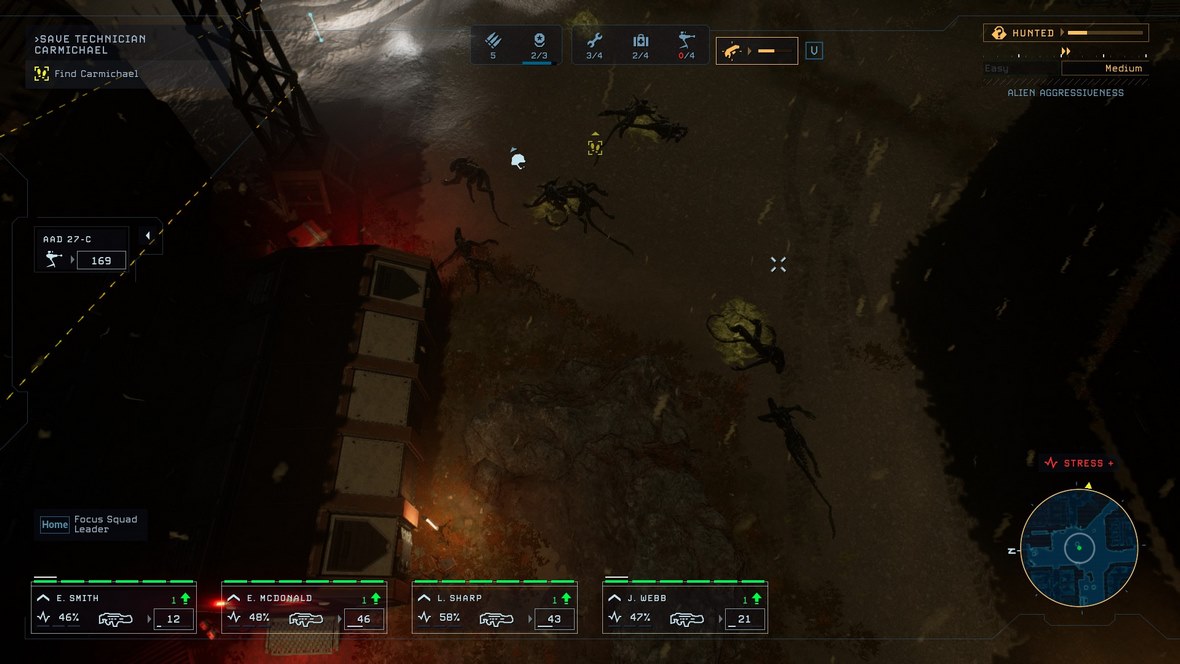The height and width of the screenshot is (664, 1180).
Task: Click the ammo clips resource icon
Action: (x=493, y=41)
